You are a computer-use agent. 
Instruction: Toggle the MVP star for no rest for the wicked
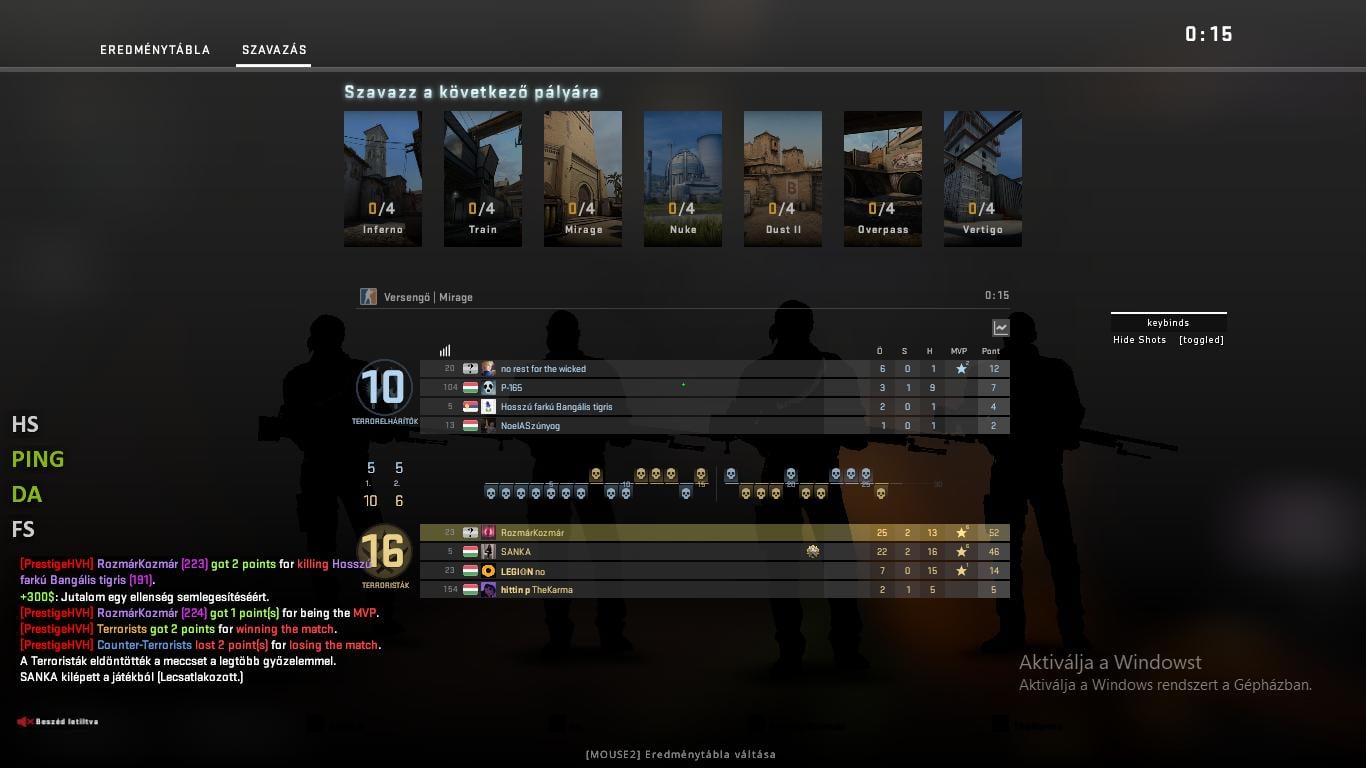coord(962,368)
